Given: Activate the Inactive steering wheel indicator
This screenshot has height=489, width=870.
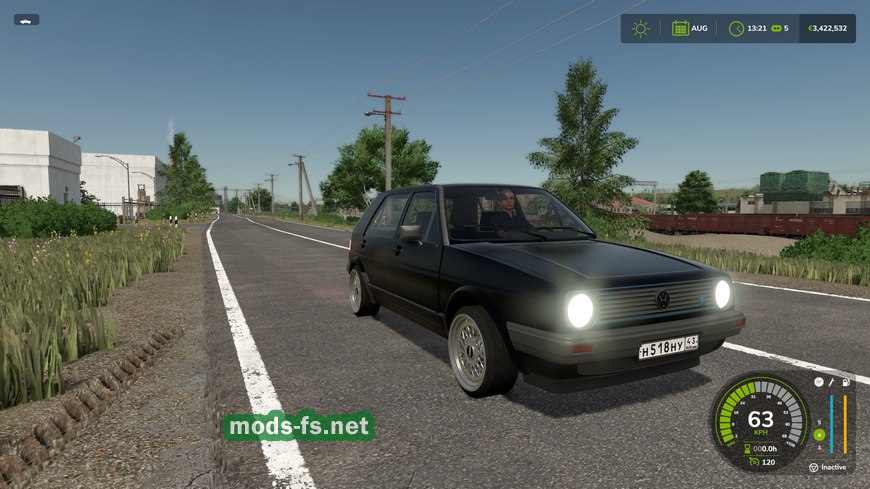Looking at the screenshot, I should pyautogui.click(x=813, y=467).
